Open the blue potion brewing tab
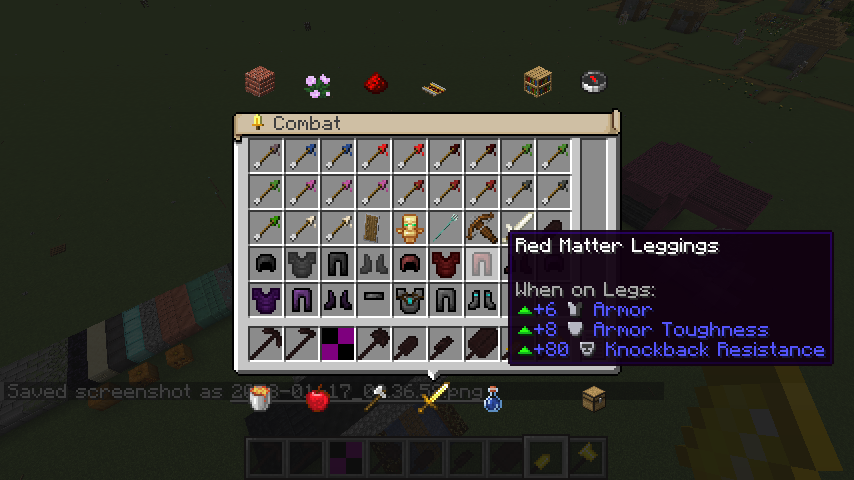854x480 pixels. tap(492, 400)
